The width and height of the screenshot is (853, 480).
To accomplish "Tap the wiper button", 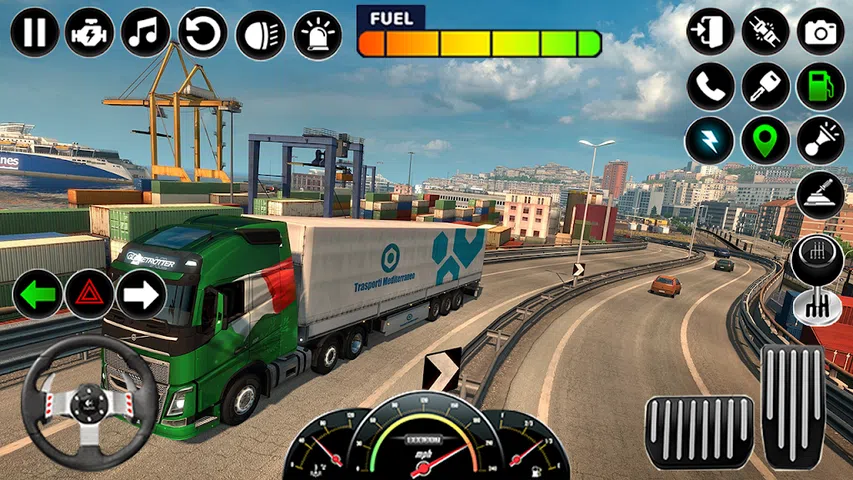I will click(820, 194).
